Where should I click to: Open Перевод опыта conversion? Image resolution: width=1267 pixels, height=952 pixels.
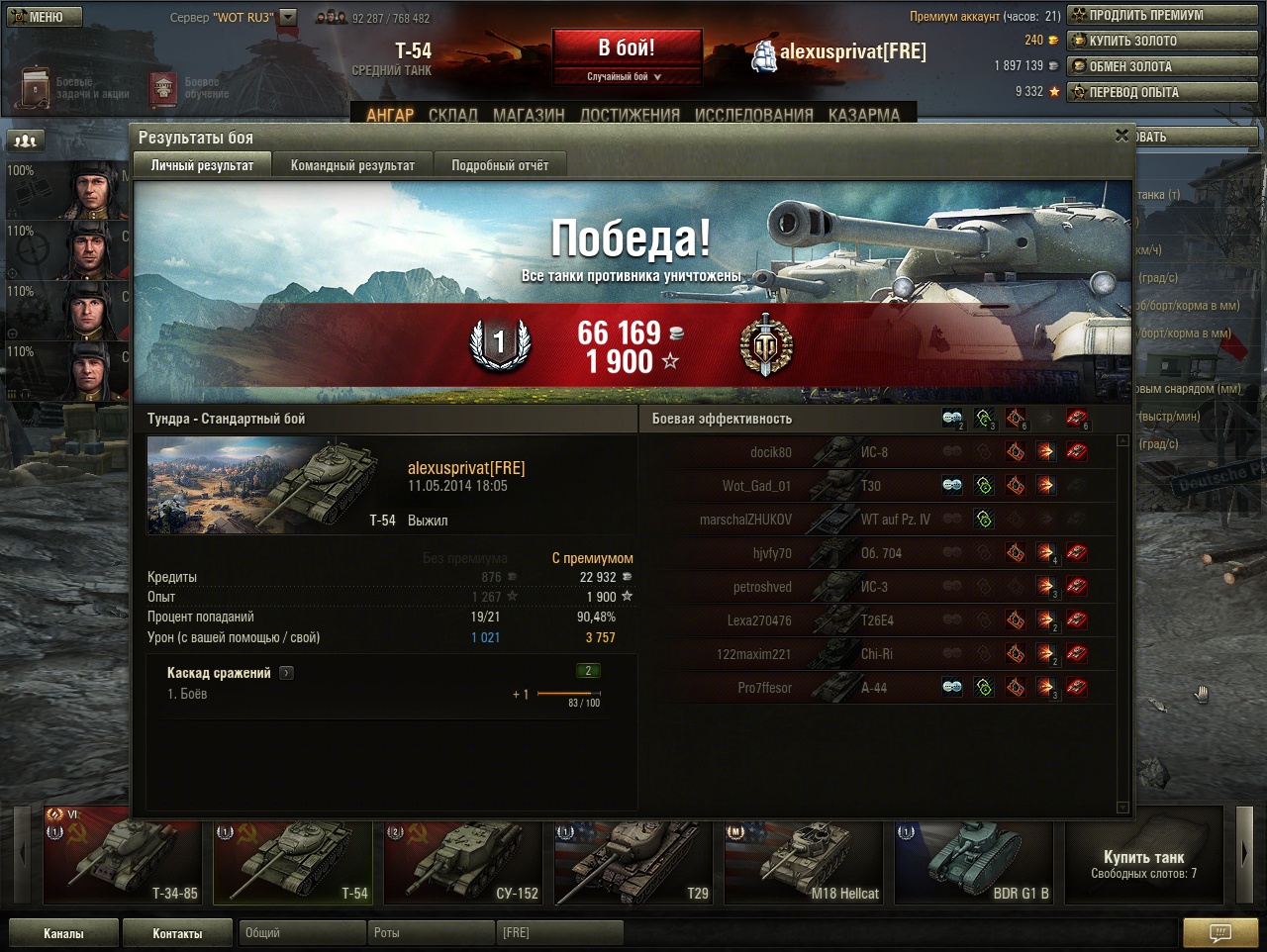(1161, 92)
